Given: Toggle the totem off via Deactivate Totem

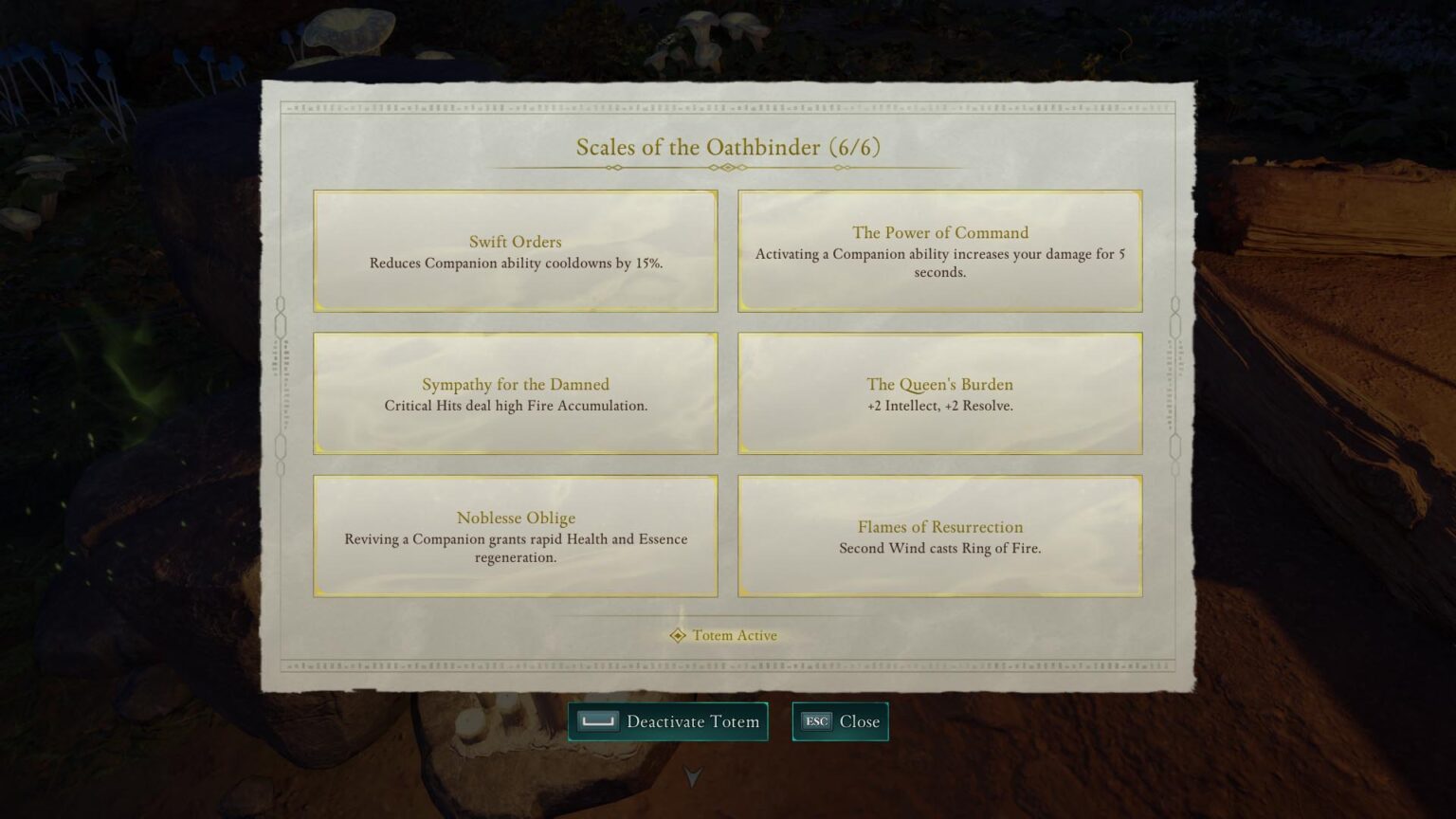Looking at the screenshot, I should [669, 721].
